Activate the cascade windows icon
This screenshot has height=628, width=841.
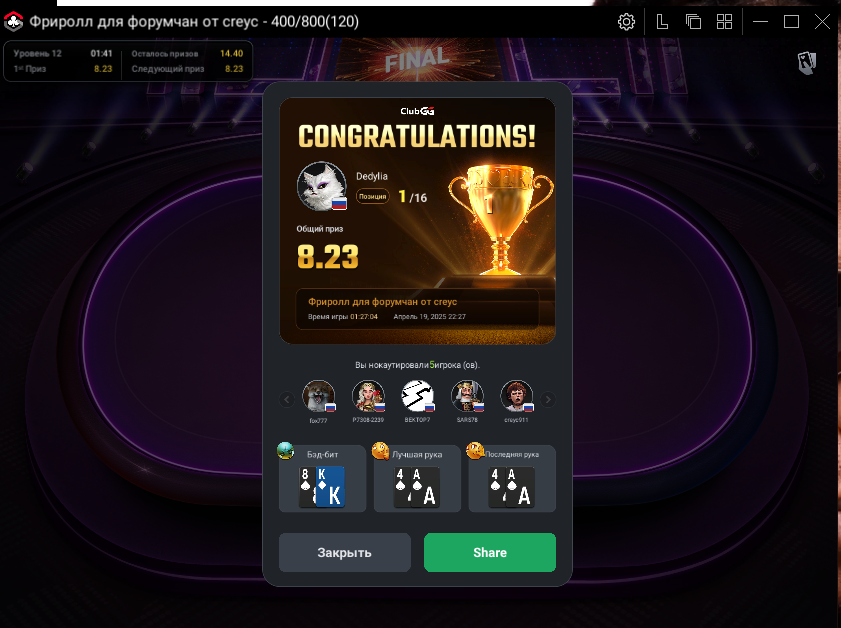(693, 22)
